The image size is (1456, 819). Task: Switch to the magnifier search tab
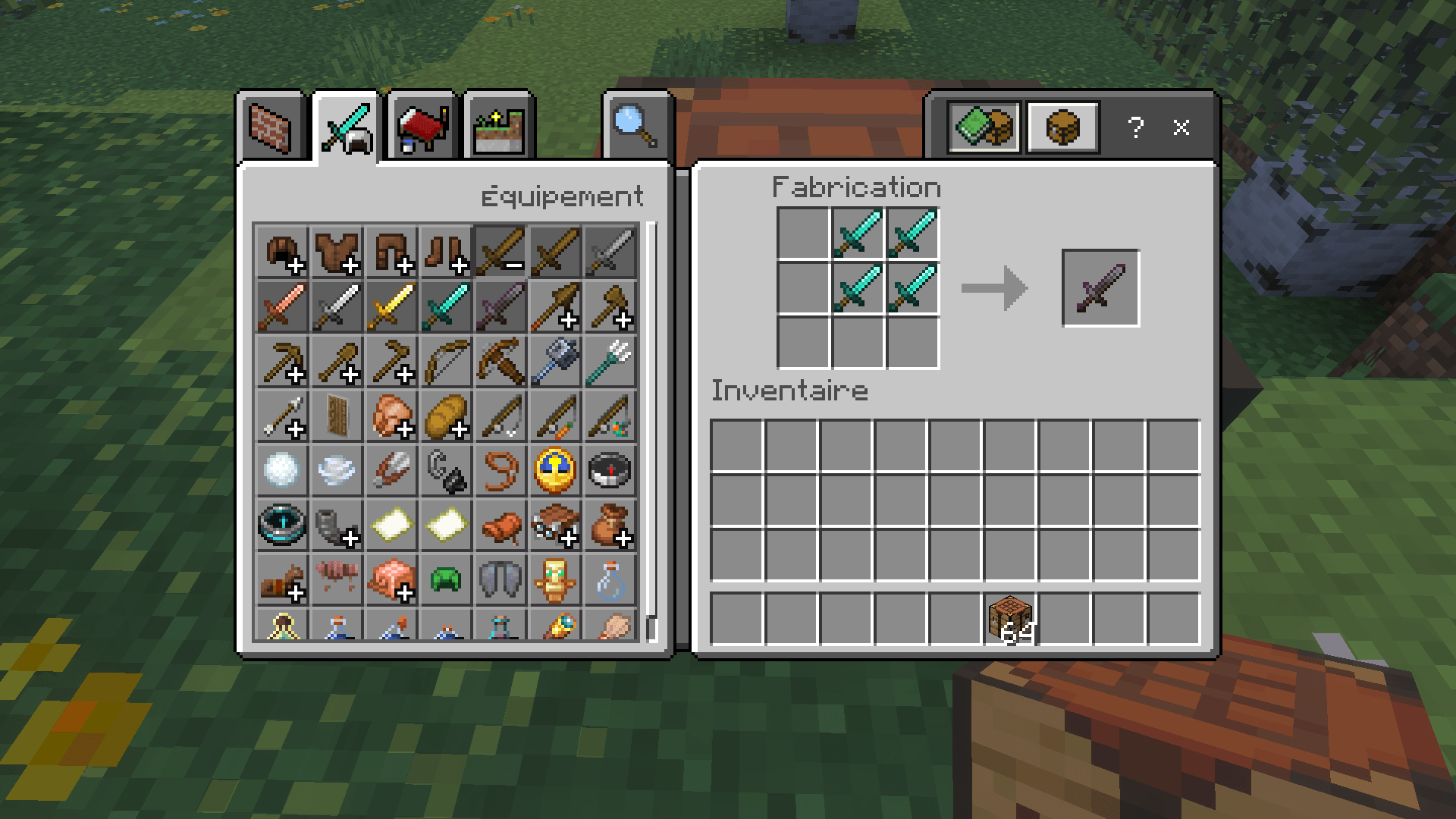(x=635, y=127)
